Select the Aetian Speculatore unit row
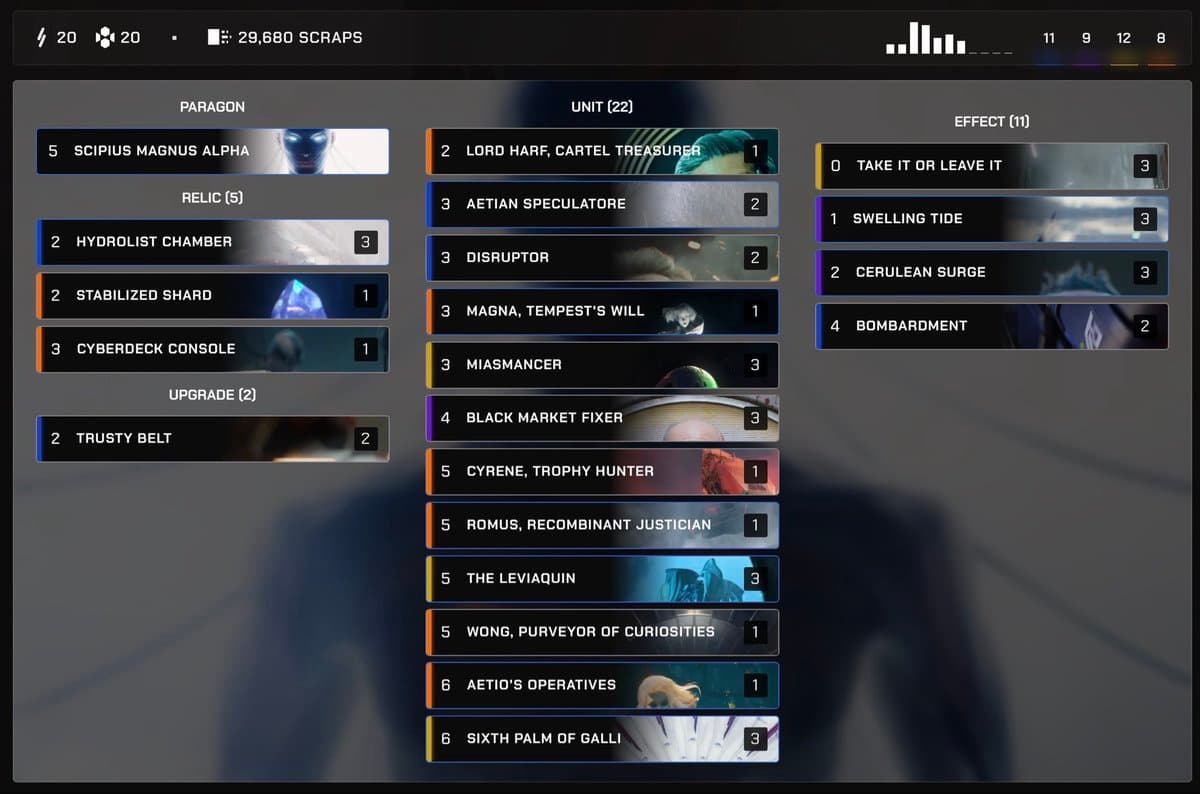 click(x=601, y=204)
